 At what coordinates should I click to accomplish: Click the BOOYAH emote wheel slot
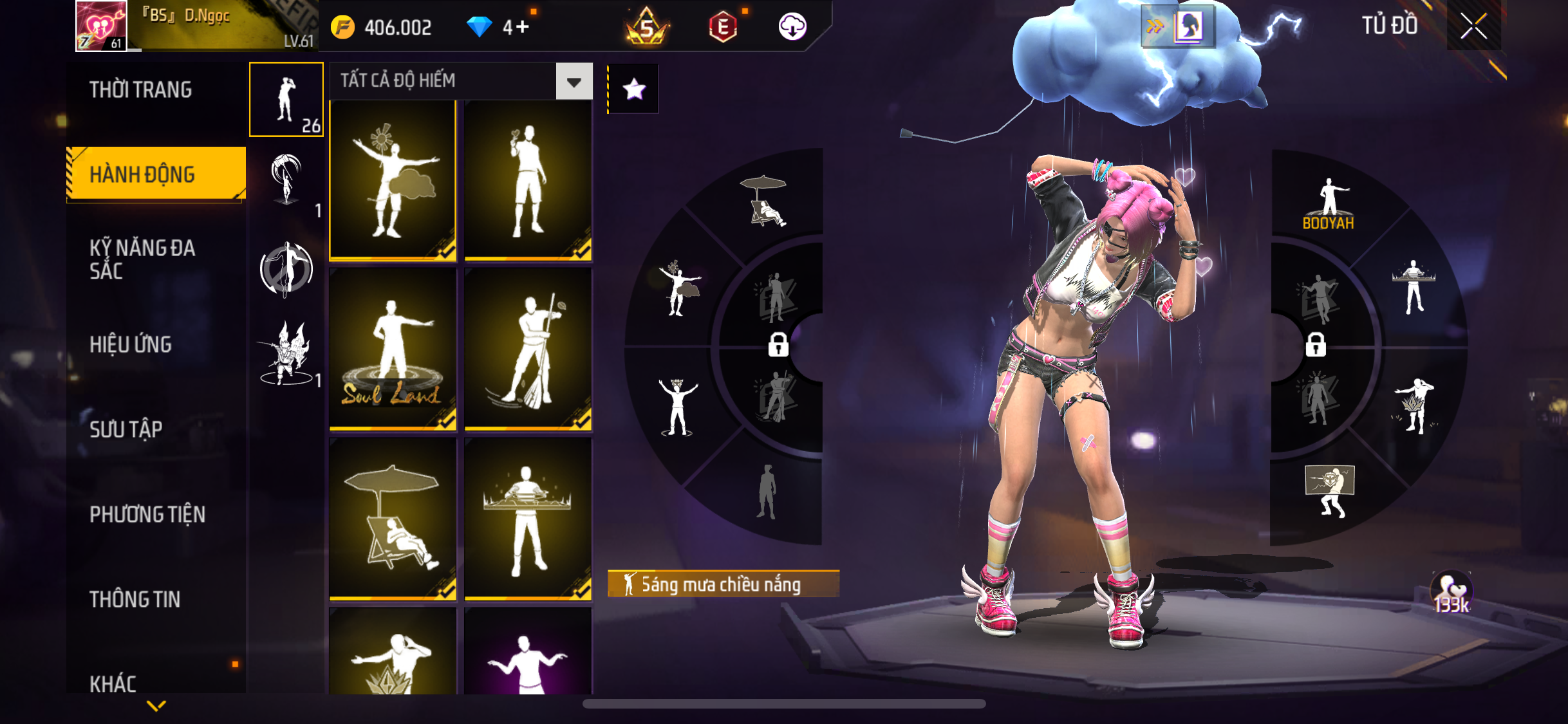pyautogui.click(x=1328, y=204)
